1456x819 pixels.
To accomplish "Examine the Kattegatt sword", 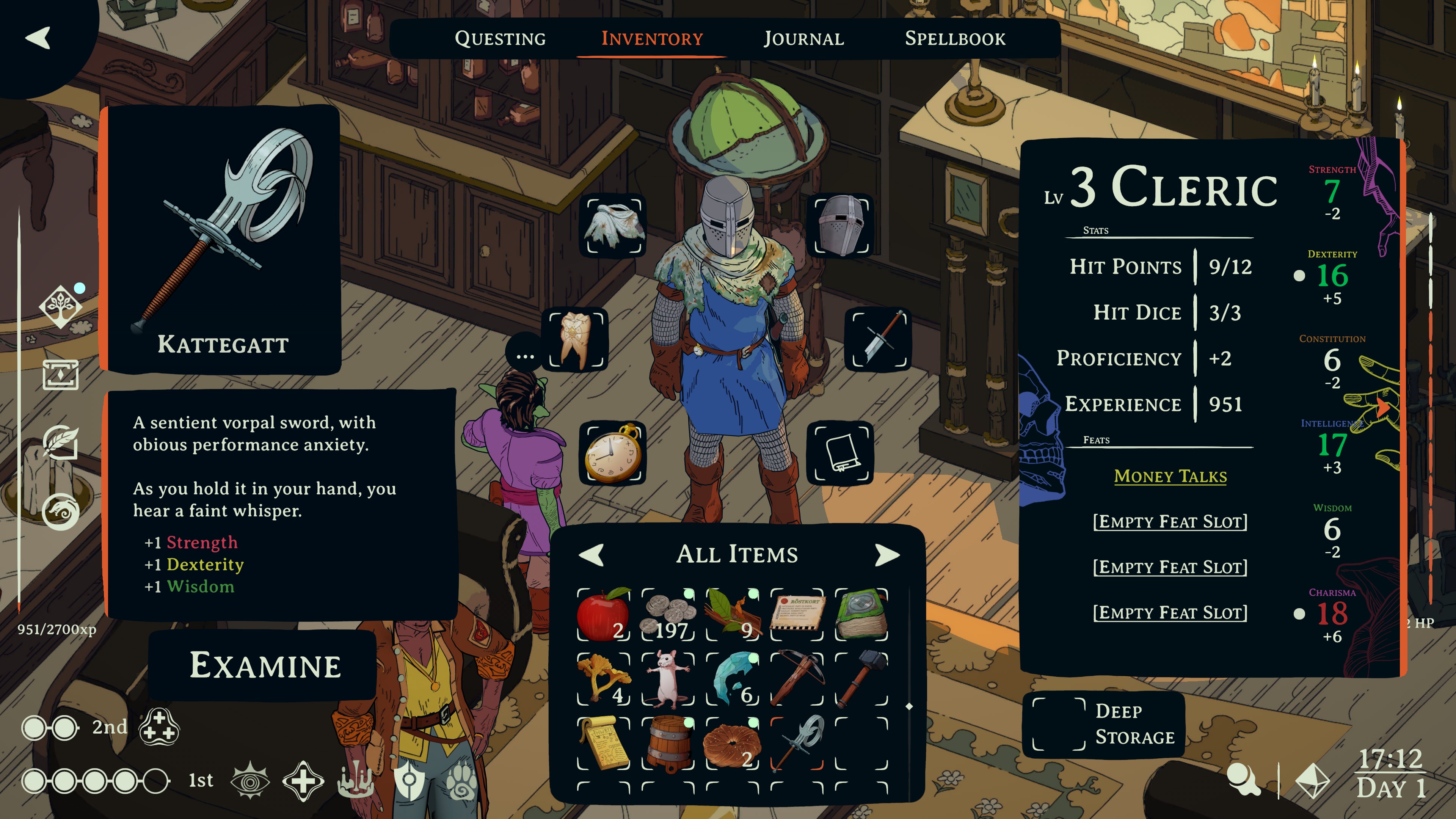I will click(265, 665).
